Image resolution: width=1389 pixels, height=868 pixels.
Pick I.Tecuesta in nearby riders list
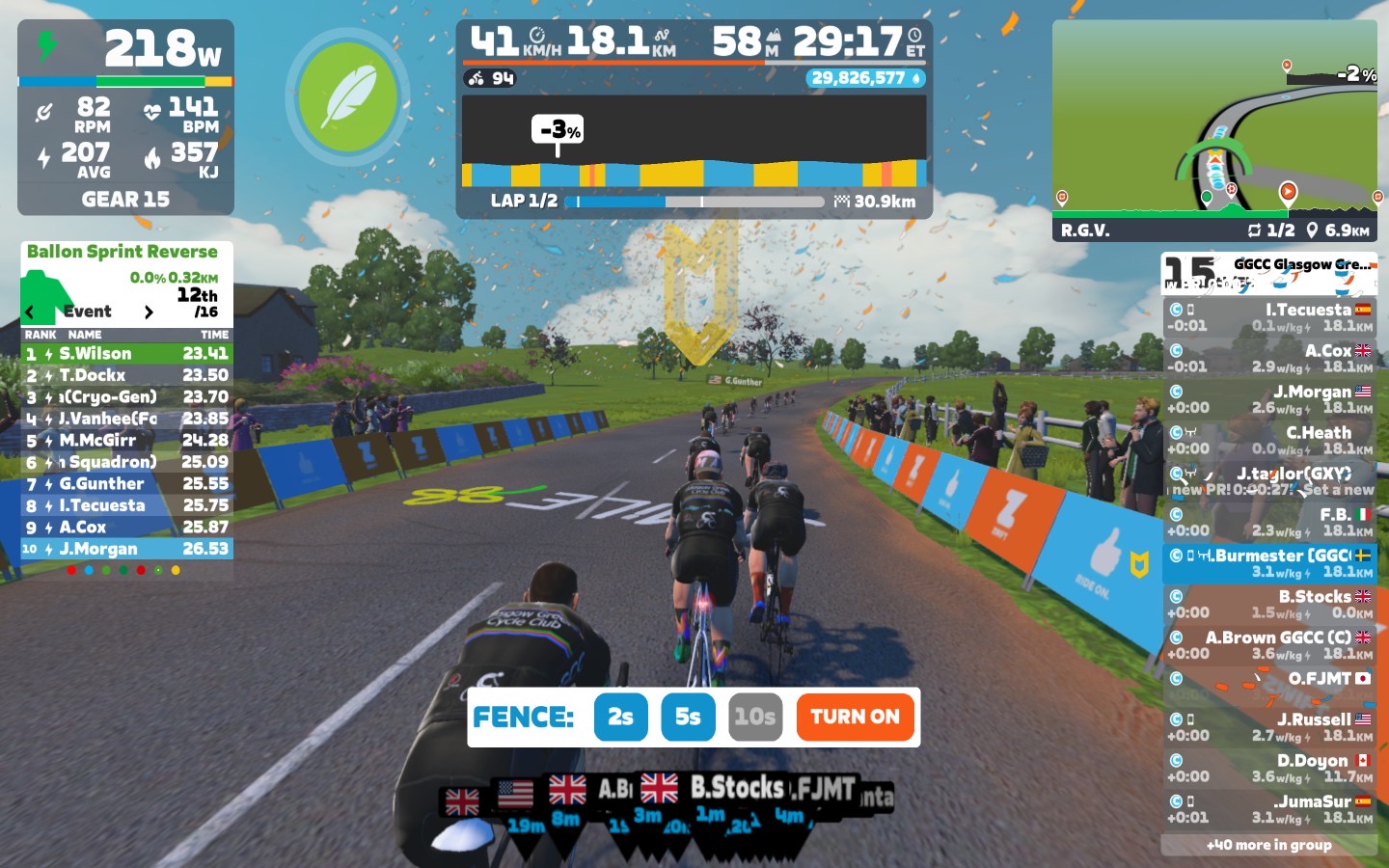pos(1268,317)
